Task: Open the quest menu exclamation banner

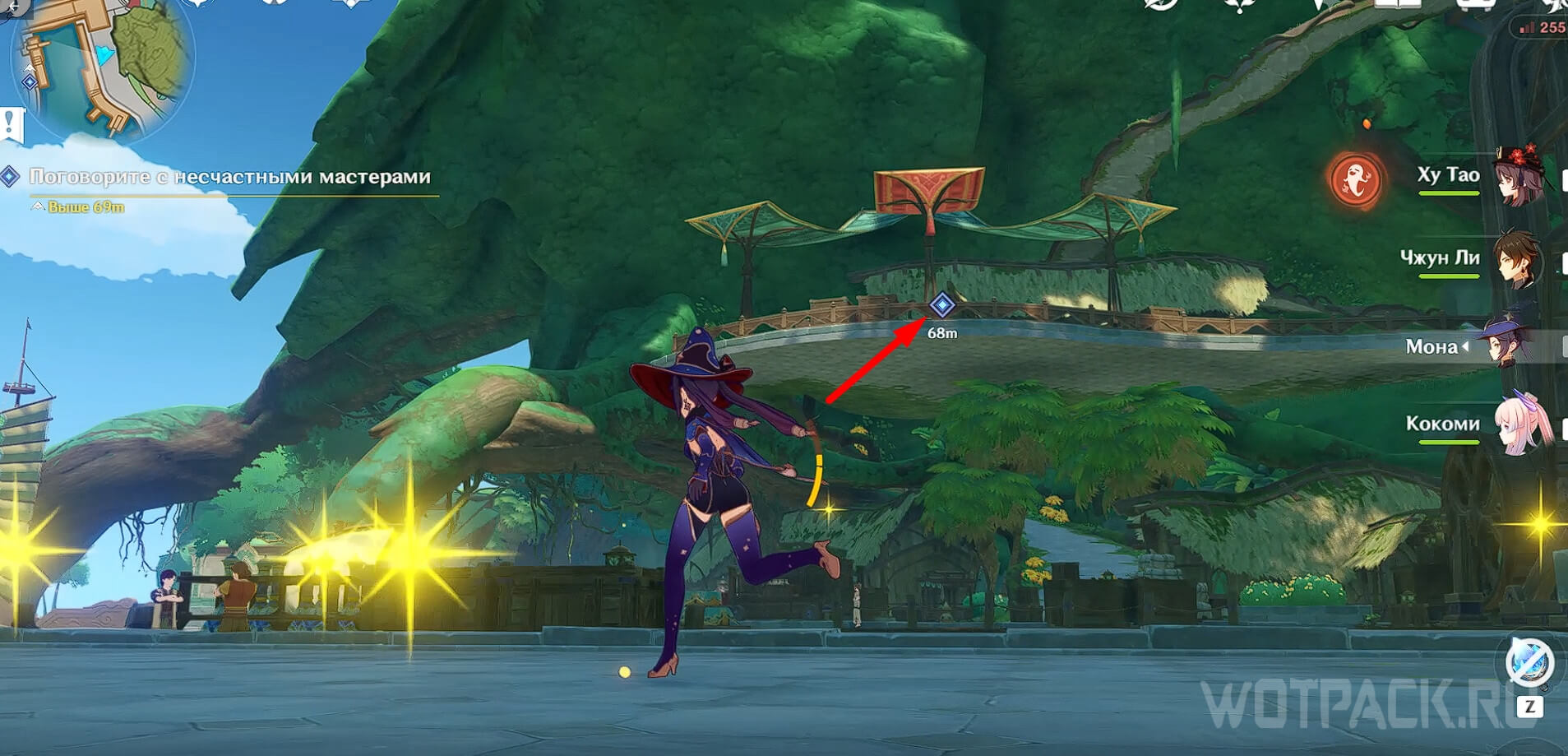Action: point(12,124)
